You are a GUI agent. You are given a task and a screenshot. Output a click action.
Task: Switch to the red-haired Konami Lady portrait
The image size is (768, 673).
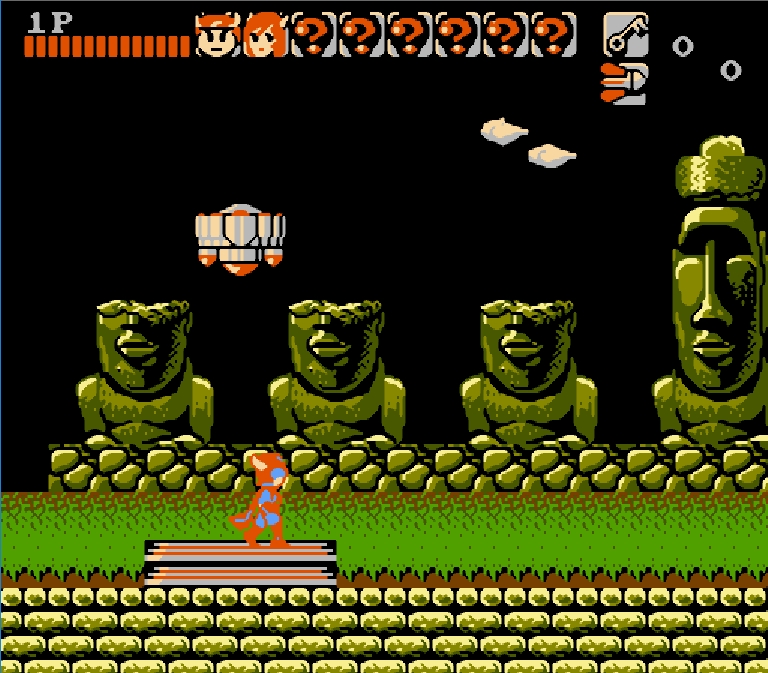[265, 35]
